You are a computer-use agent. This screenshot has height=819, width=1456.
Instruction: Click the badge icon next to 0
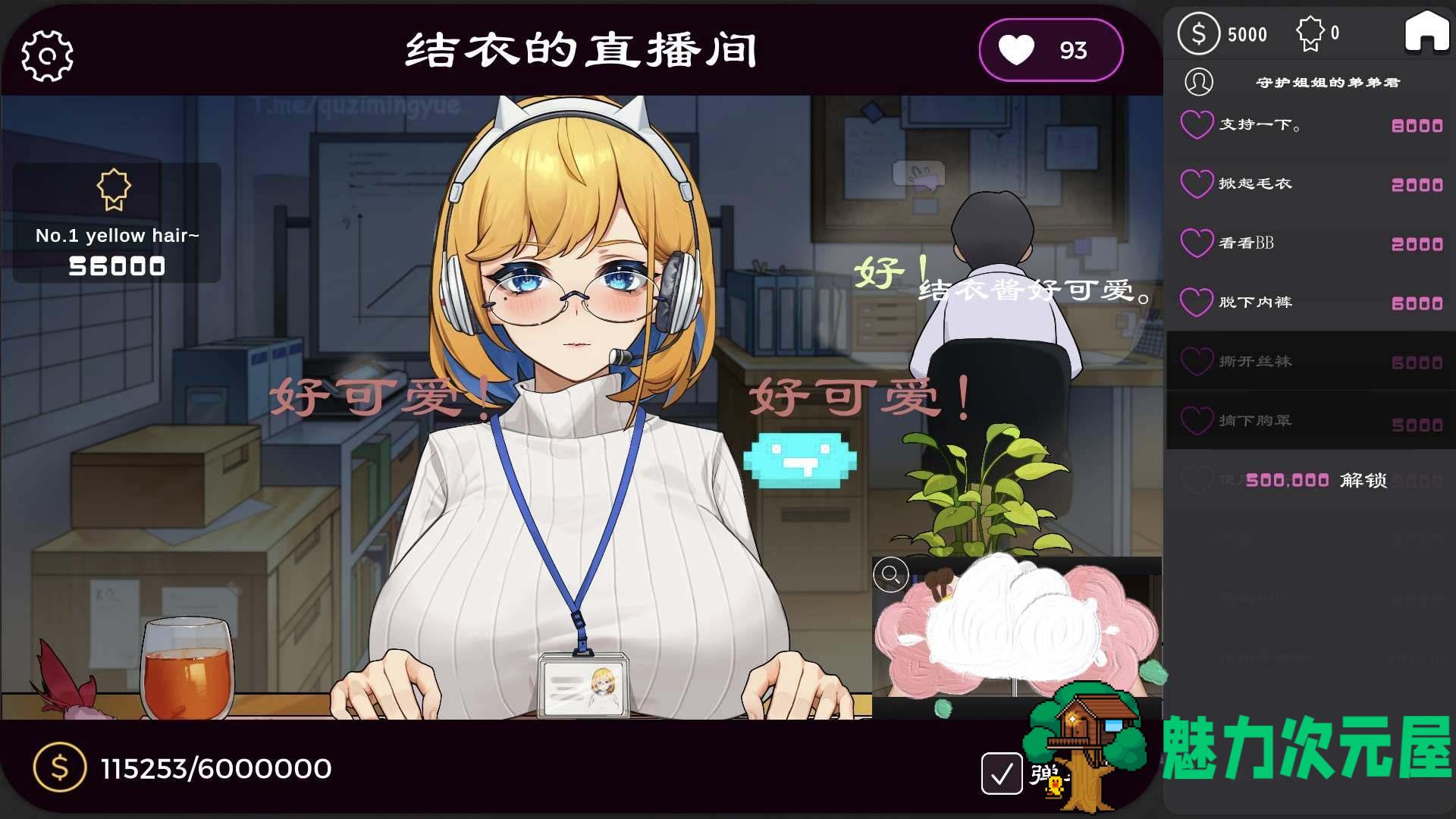[1311, 33]
